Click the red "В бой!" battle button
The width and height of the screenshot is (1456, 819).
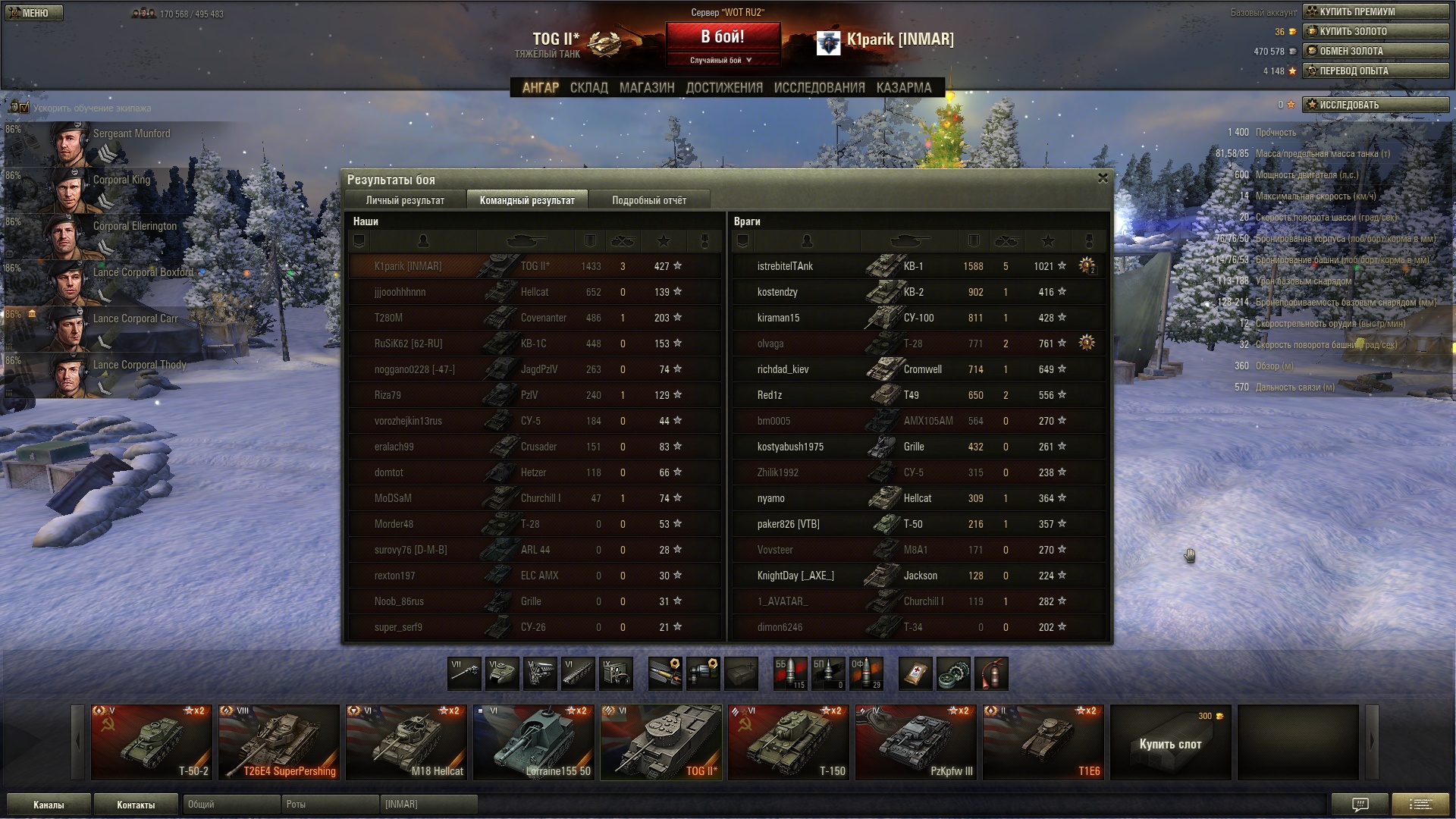(x=722, y=36)
